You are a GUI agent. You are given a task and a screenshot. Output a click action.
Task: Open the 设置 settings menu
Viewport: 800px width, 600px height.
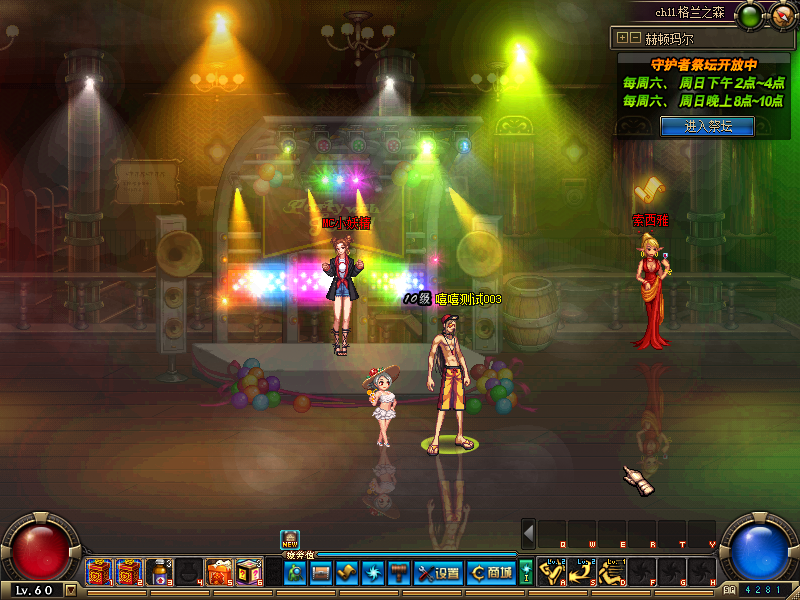(438, 573)
